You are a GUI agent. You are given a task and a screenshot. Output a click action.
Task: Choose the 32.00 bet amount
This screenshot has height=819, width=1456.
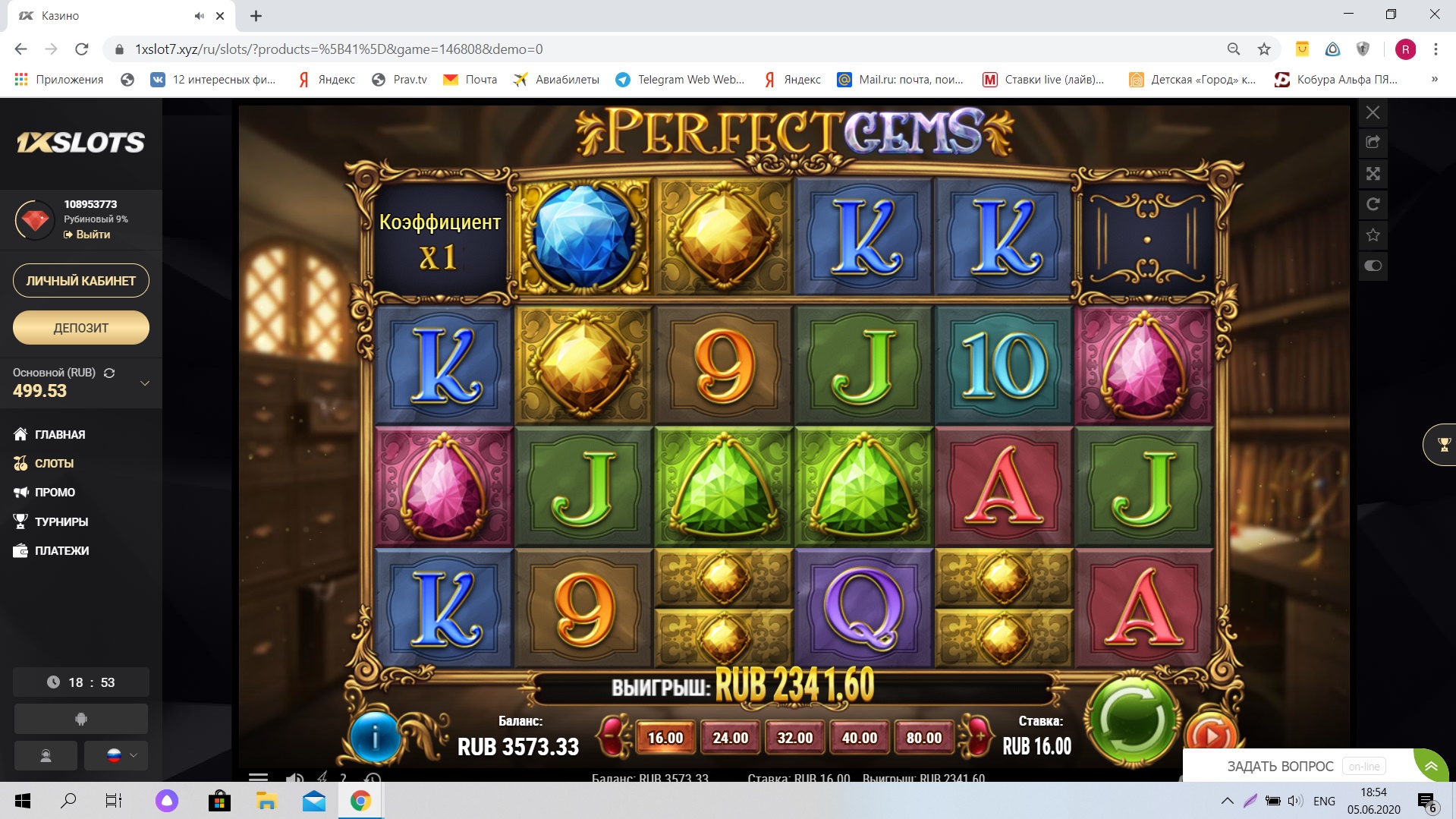pyautogui.click(x=794, y=738)
